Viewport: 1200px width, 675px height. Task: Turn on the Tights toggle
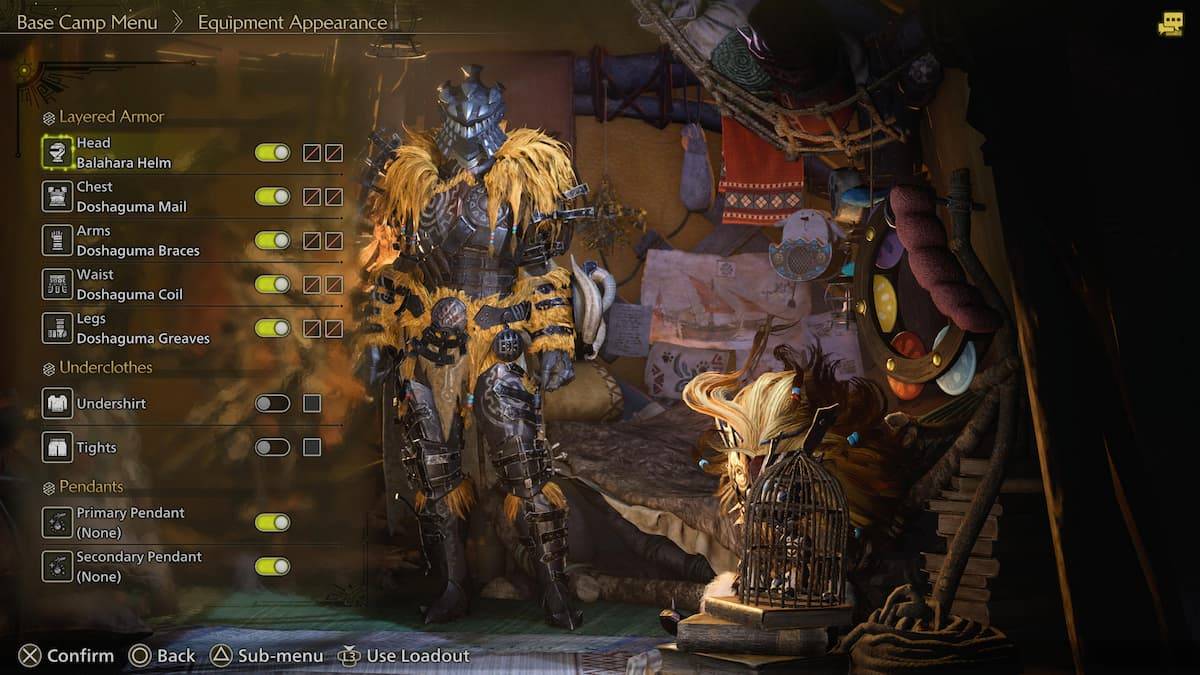(272, 448)
